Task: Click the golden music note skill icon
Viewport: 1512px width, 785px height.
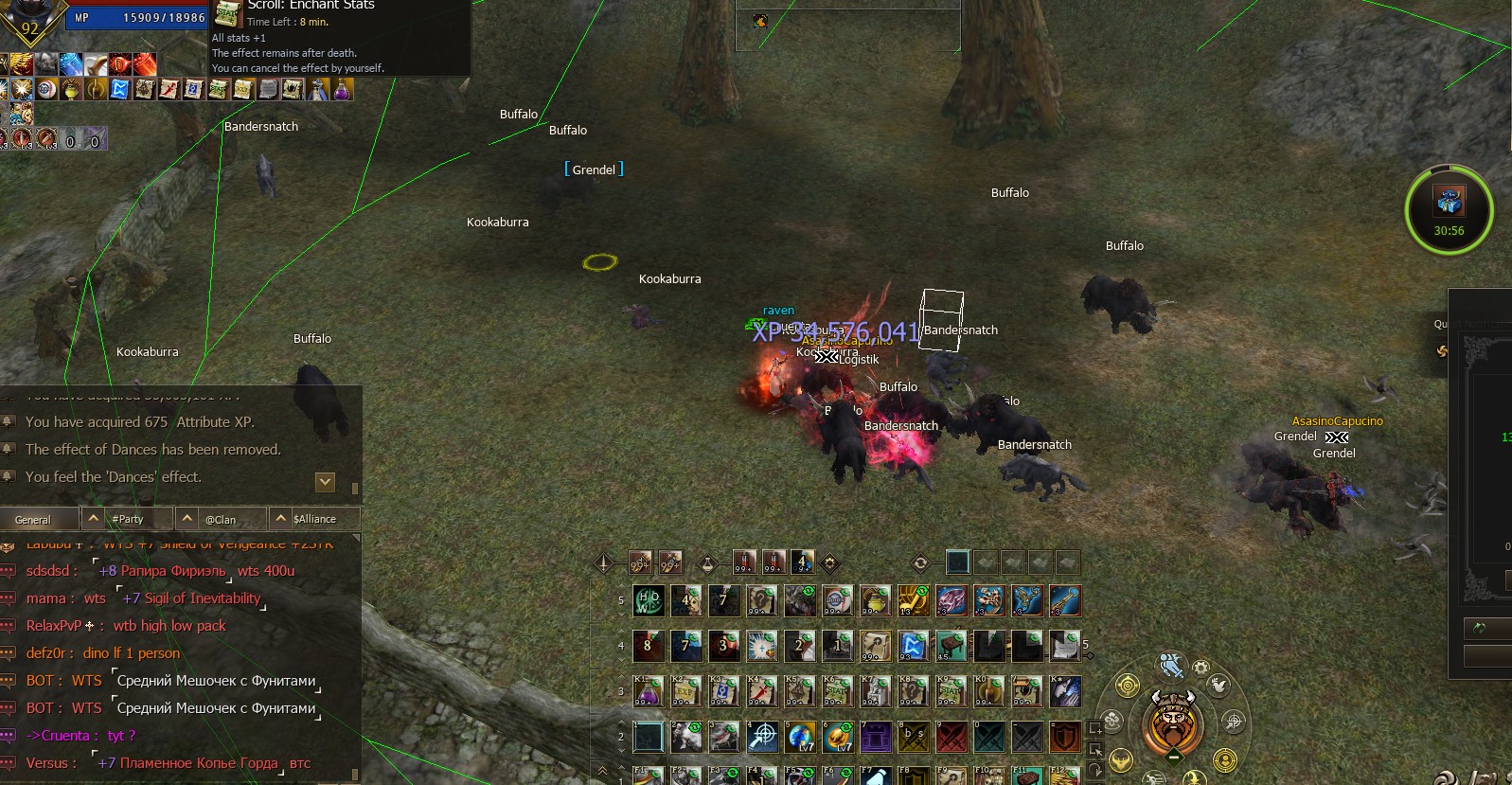Action: point(914,600)
